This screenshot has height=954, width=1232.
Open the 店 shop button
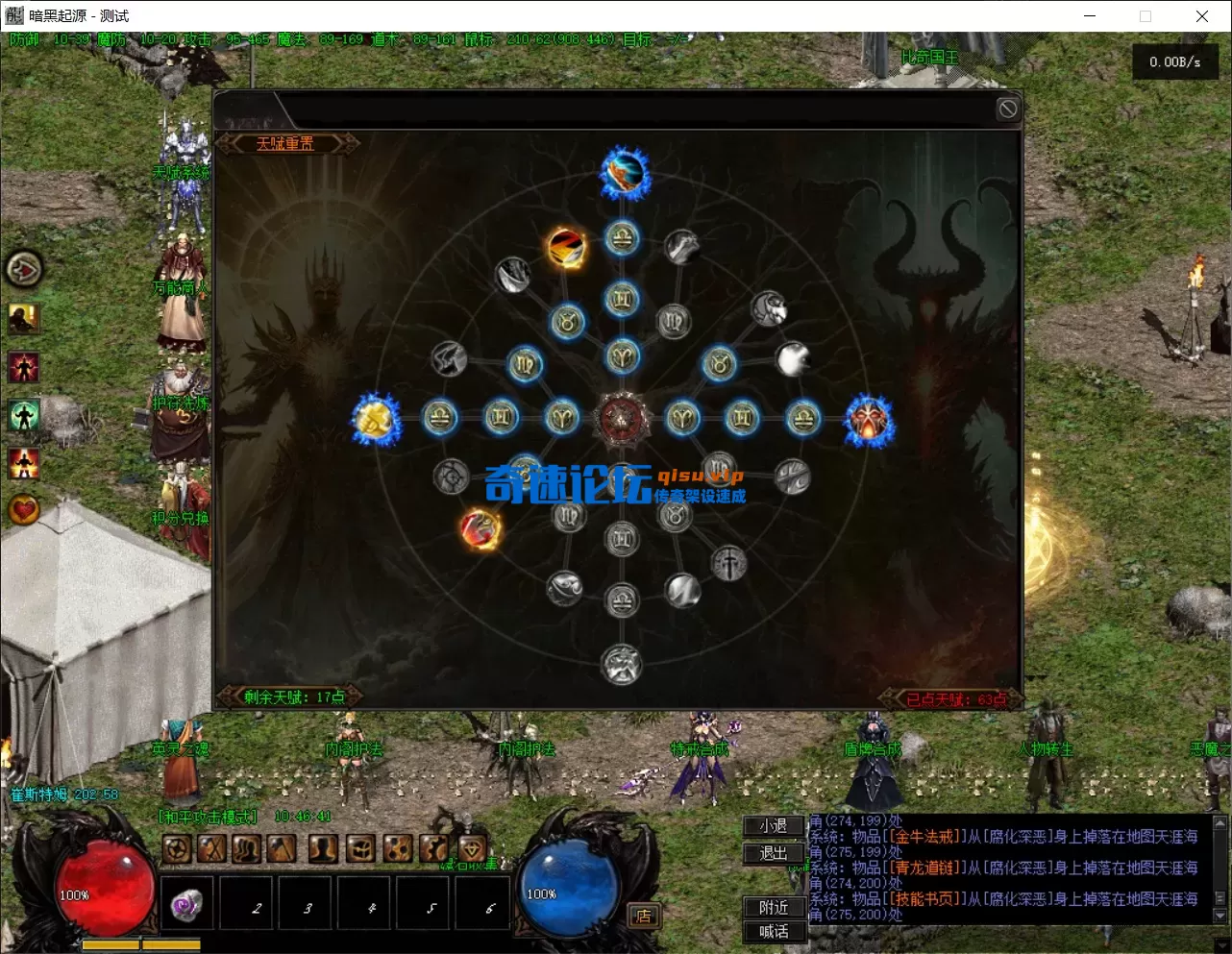tap(643, 916)
